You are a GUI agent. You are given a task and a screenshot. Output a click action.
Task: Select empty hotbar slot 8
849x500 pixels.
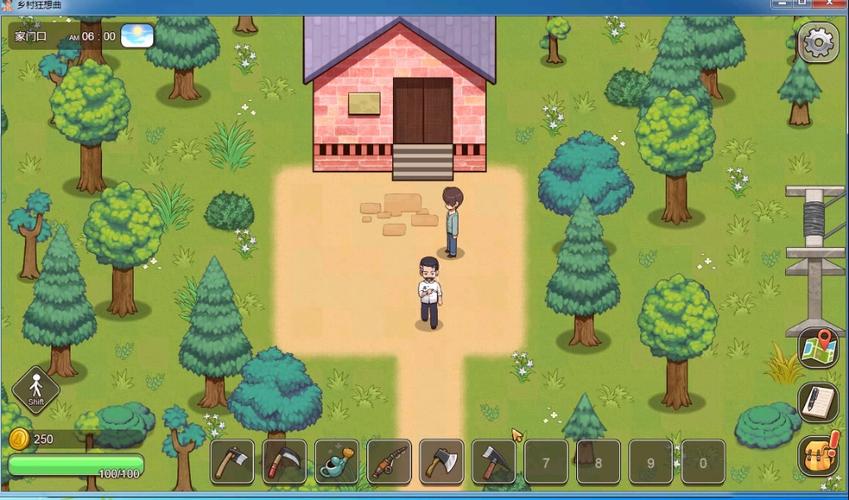tap(598, 462)
